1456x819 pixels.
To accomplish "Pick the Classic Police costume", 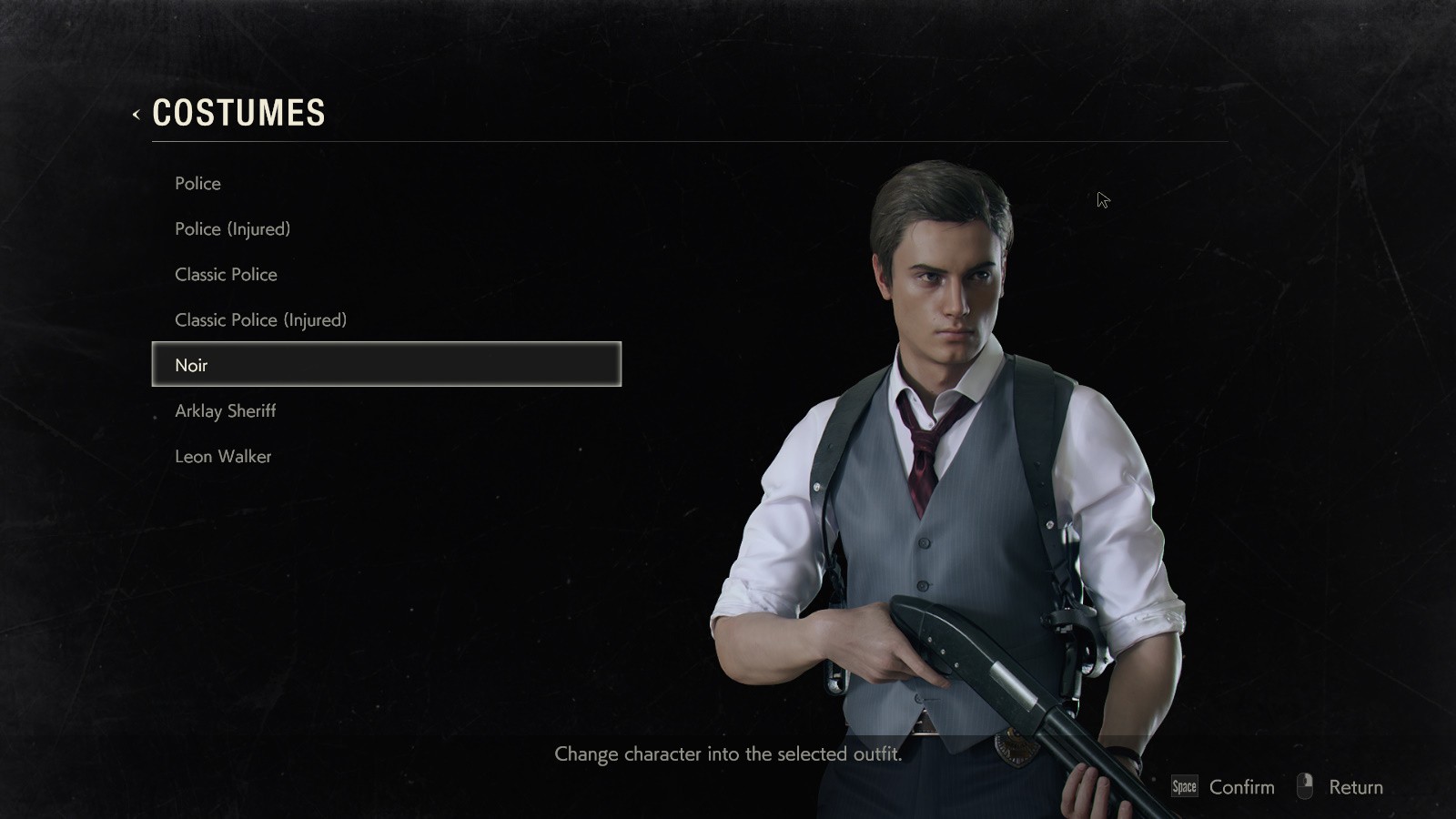I will pyautogui.click(x=227, y=275).
